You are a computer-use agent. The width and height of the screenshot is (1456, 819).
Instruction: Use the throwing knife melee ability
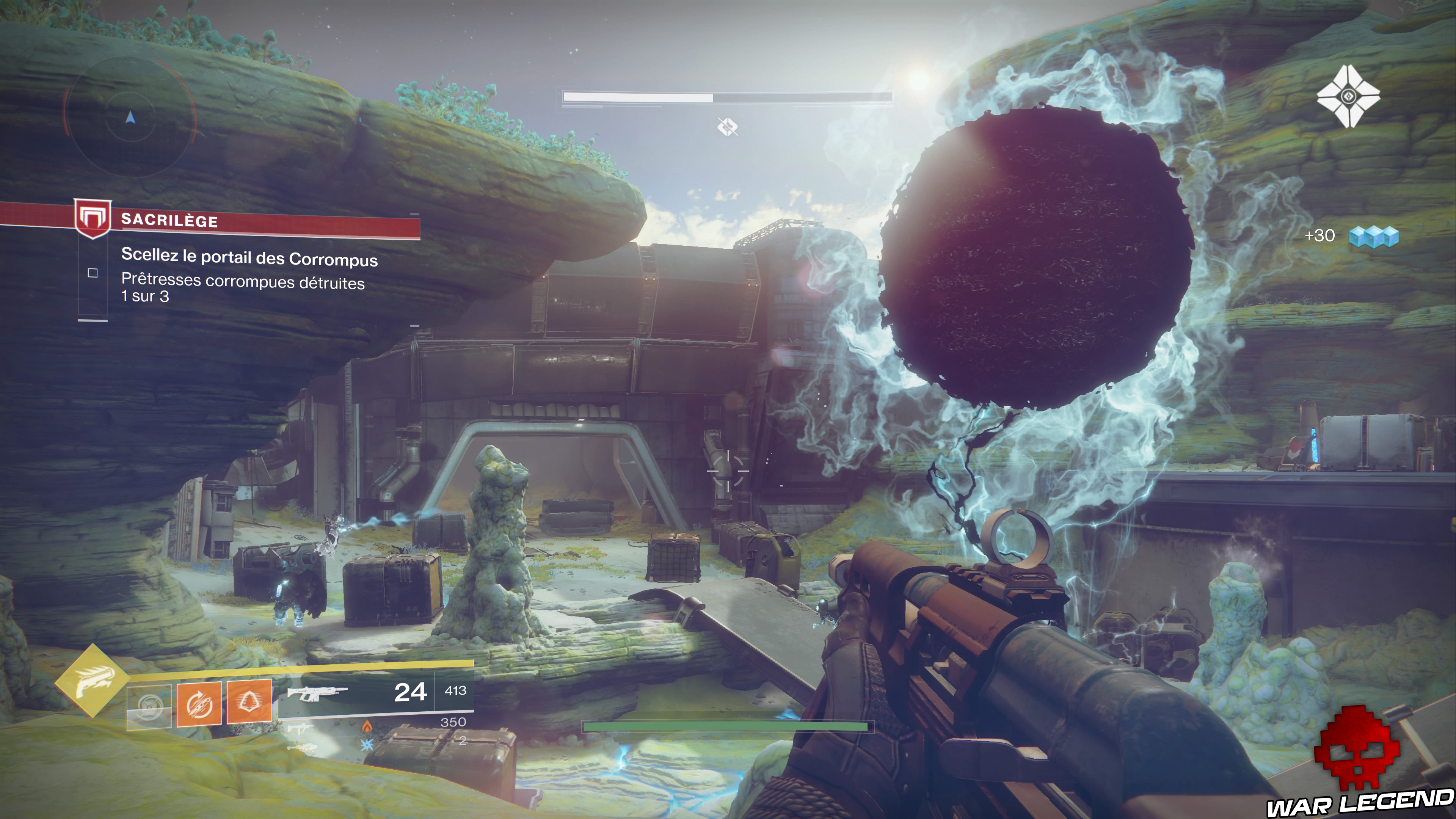tap(199, 704)
